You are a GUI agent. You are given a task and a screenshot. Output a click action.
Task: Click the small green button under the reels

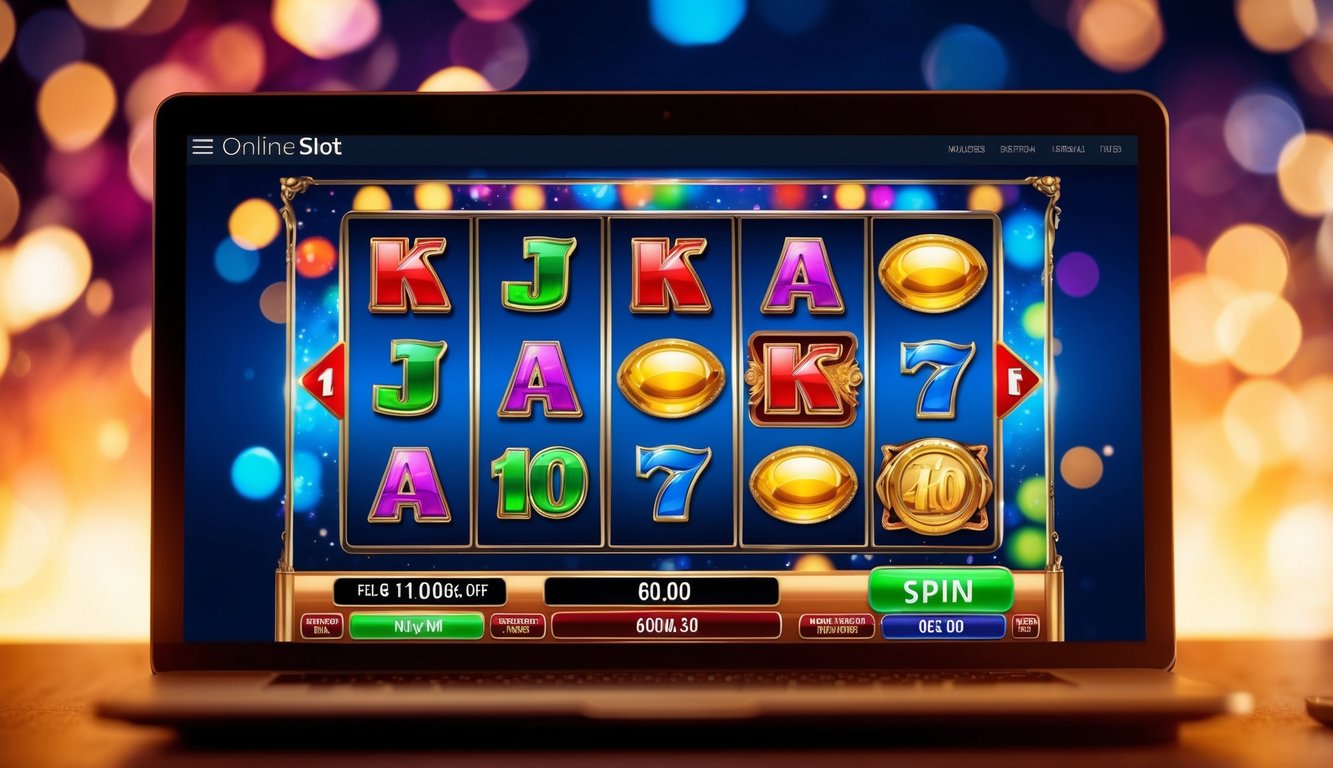tap(417, 626)
